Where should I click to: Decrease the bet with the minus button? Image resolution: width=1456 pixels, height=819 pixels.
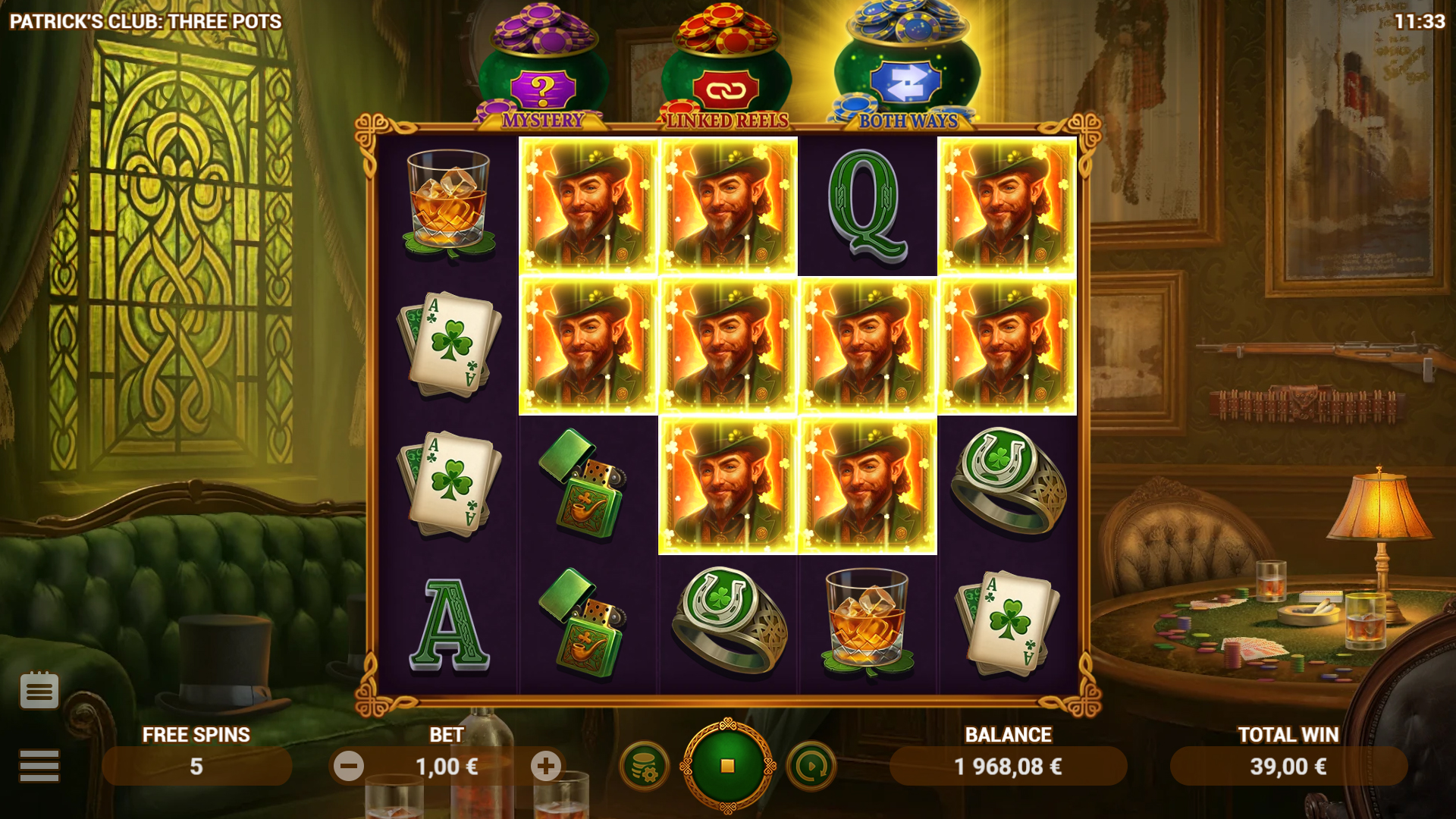(x=349, y=767)
